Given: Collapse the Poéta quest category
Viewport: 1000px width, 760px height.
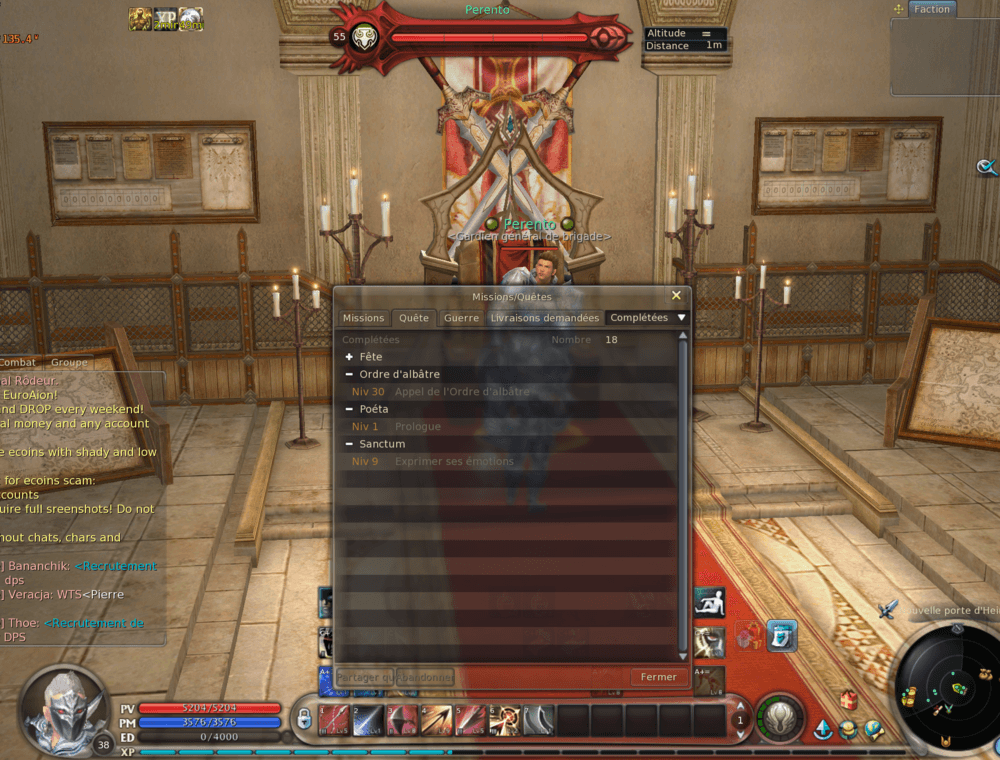Looking at the screenshot, I should pos(349,409).
